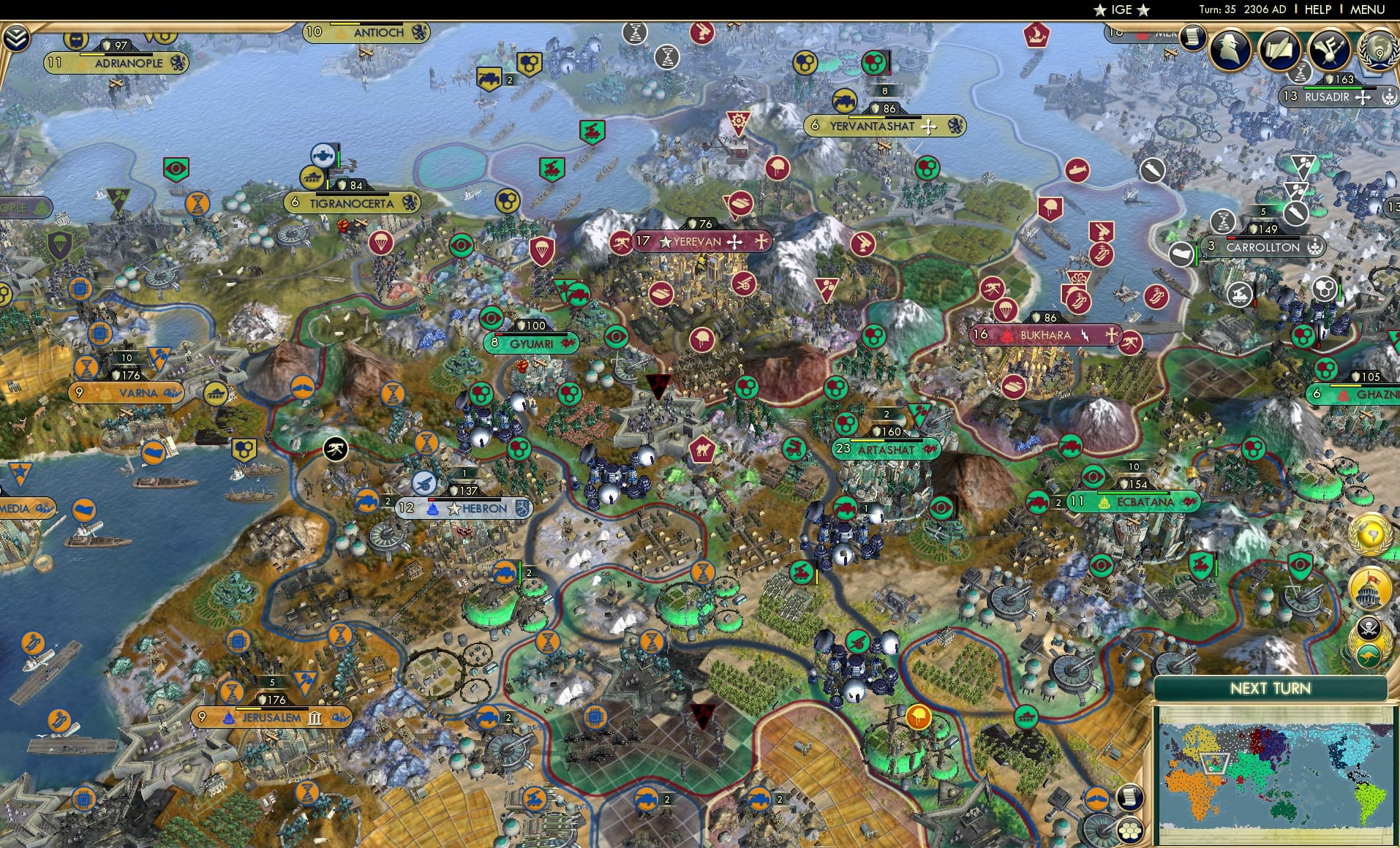The image size is (1400, 848).
Task: Click the crossed-swords combat icon near Hebron
Action: pos(335,448)
